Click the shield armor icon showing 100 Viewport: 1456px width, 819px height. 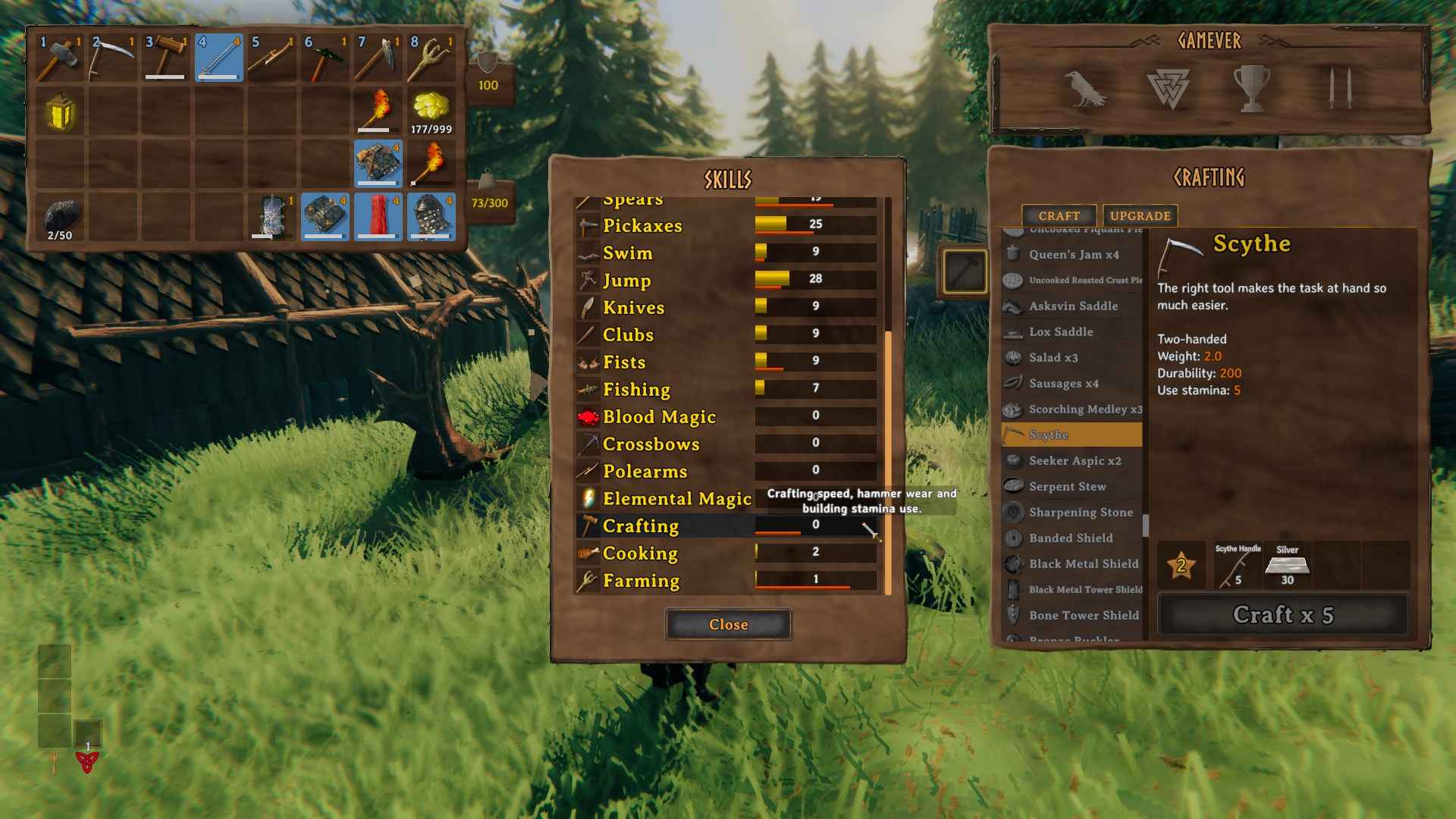(488, 72)
